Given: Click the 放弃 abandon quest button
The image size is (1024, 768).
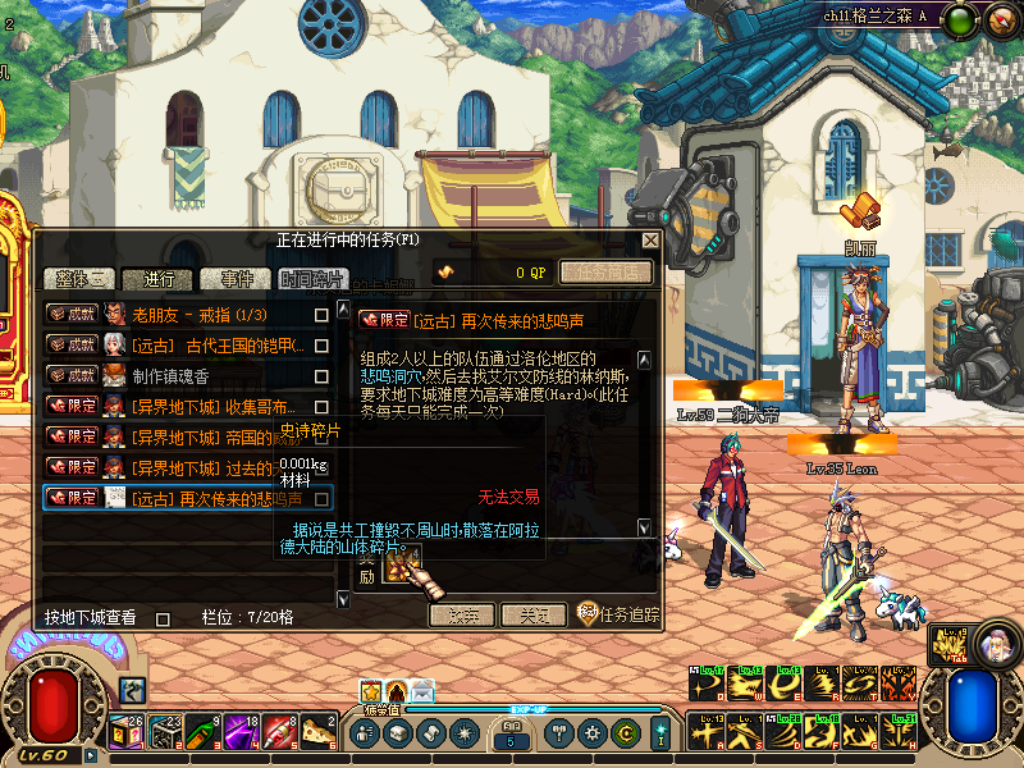Looking at the screenshot, I should [461, 615].
